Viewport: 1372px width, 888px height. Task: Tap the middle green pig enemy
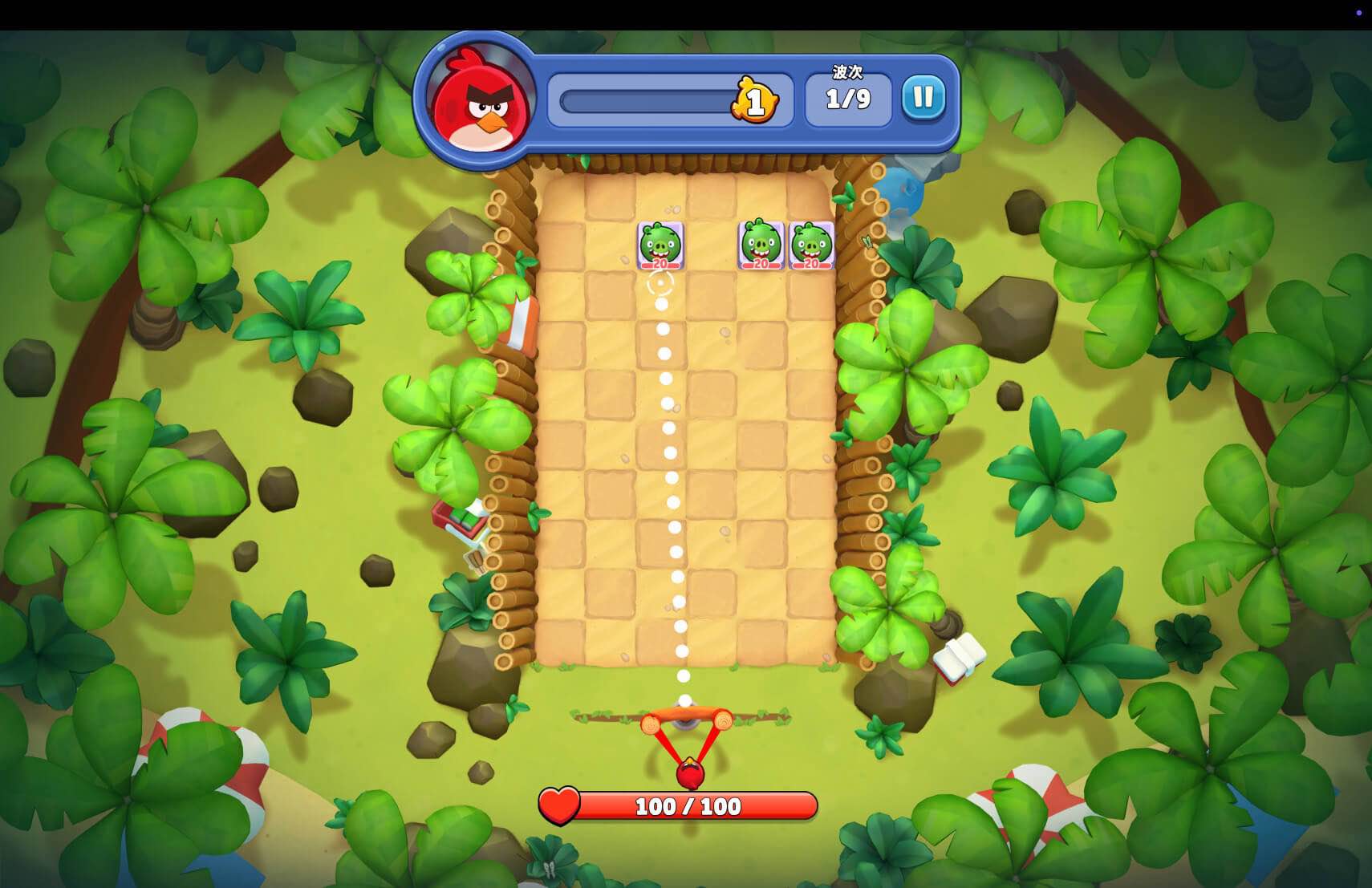point(760,246)
